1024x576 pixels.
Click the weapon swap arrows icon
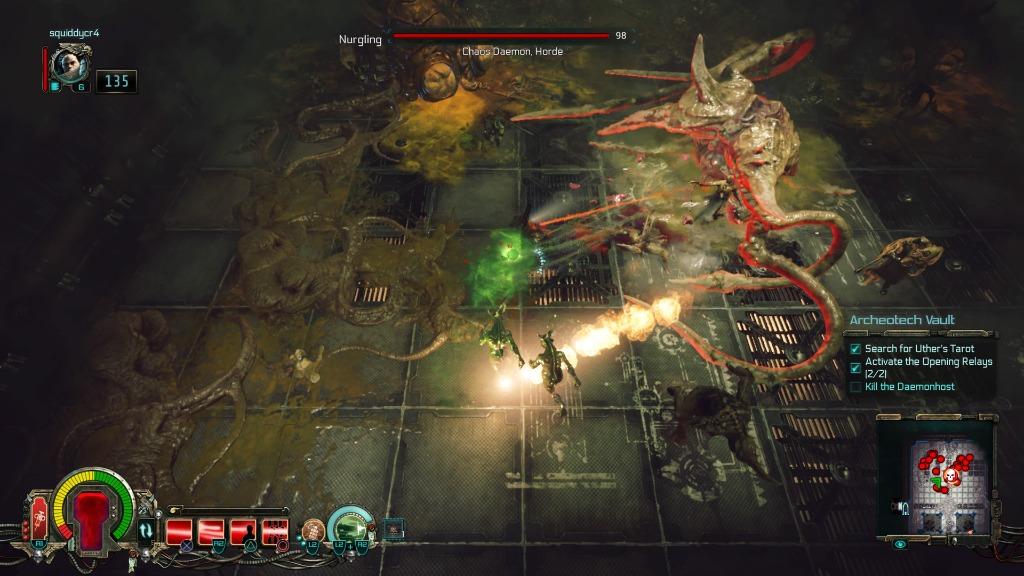[x=147, y=530]
